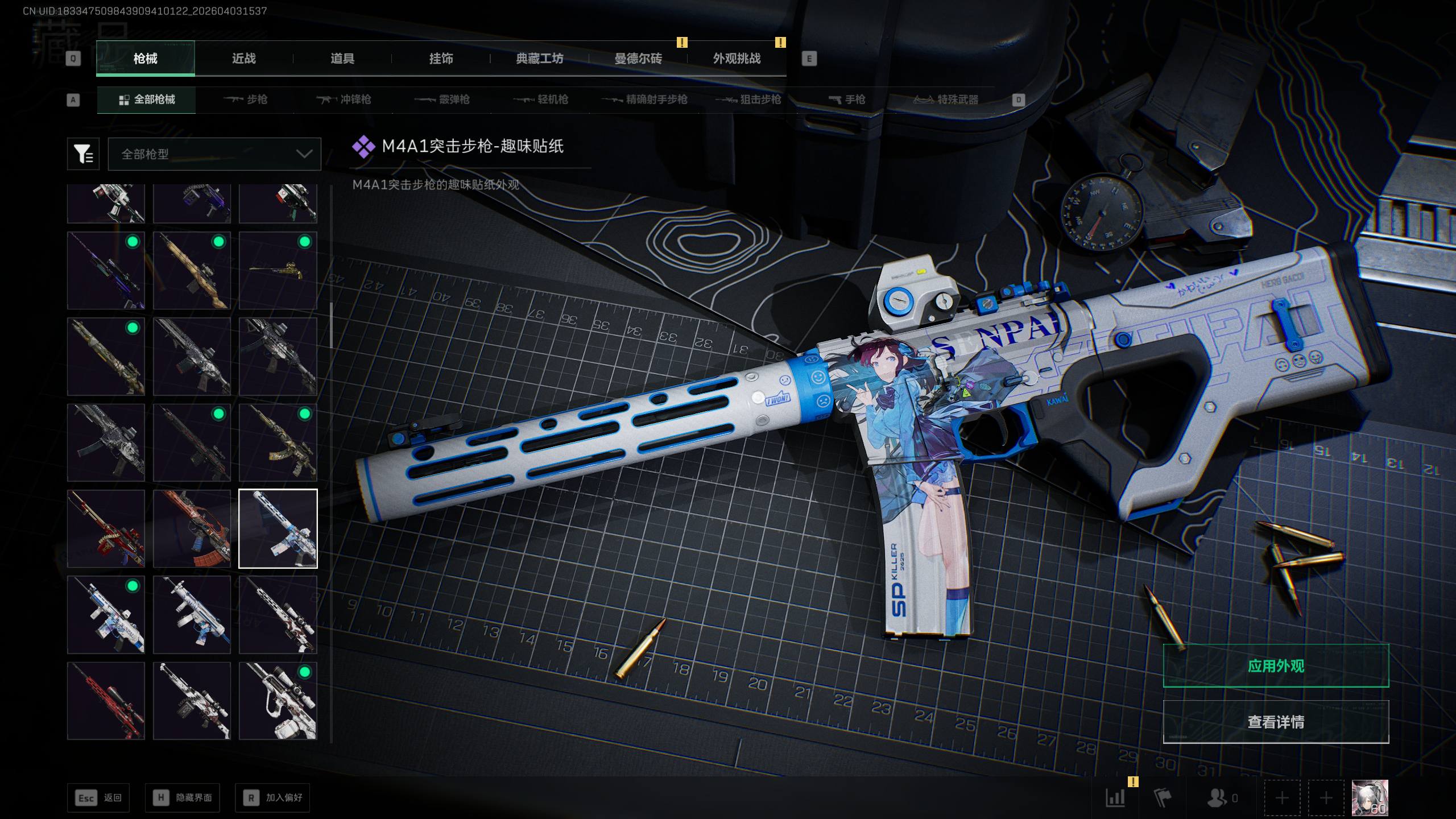Choose the red and gold rifle skin thumbnail

pos(106,529)
